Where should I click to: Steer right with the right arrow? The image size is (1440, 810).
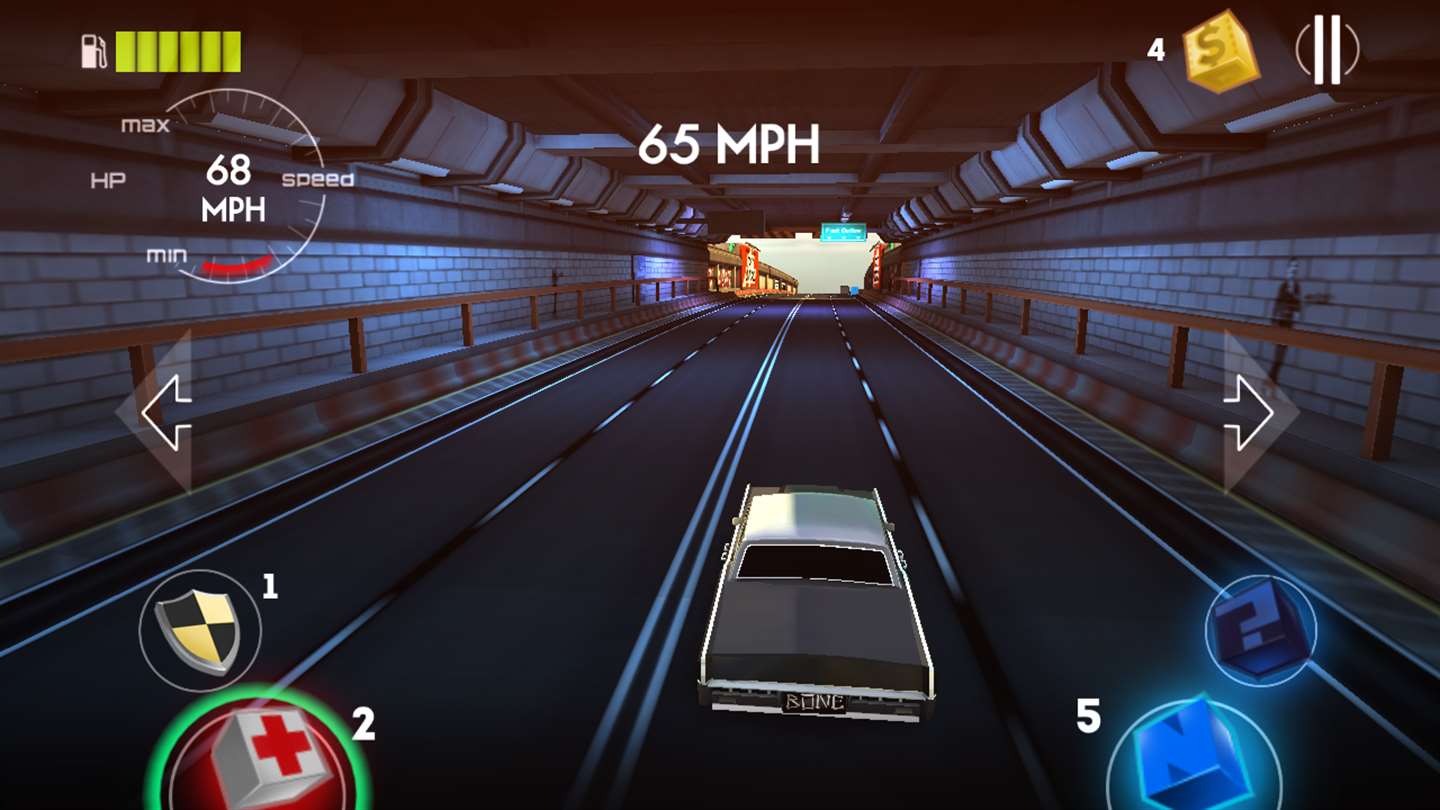tap(1249, 412)
